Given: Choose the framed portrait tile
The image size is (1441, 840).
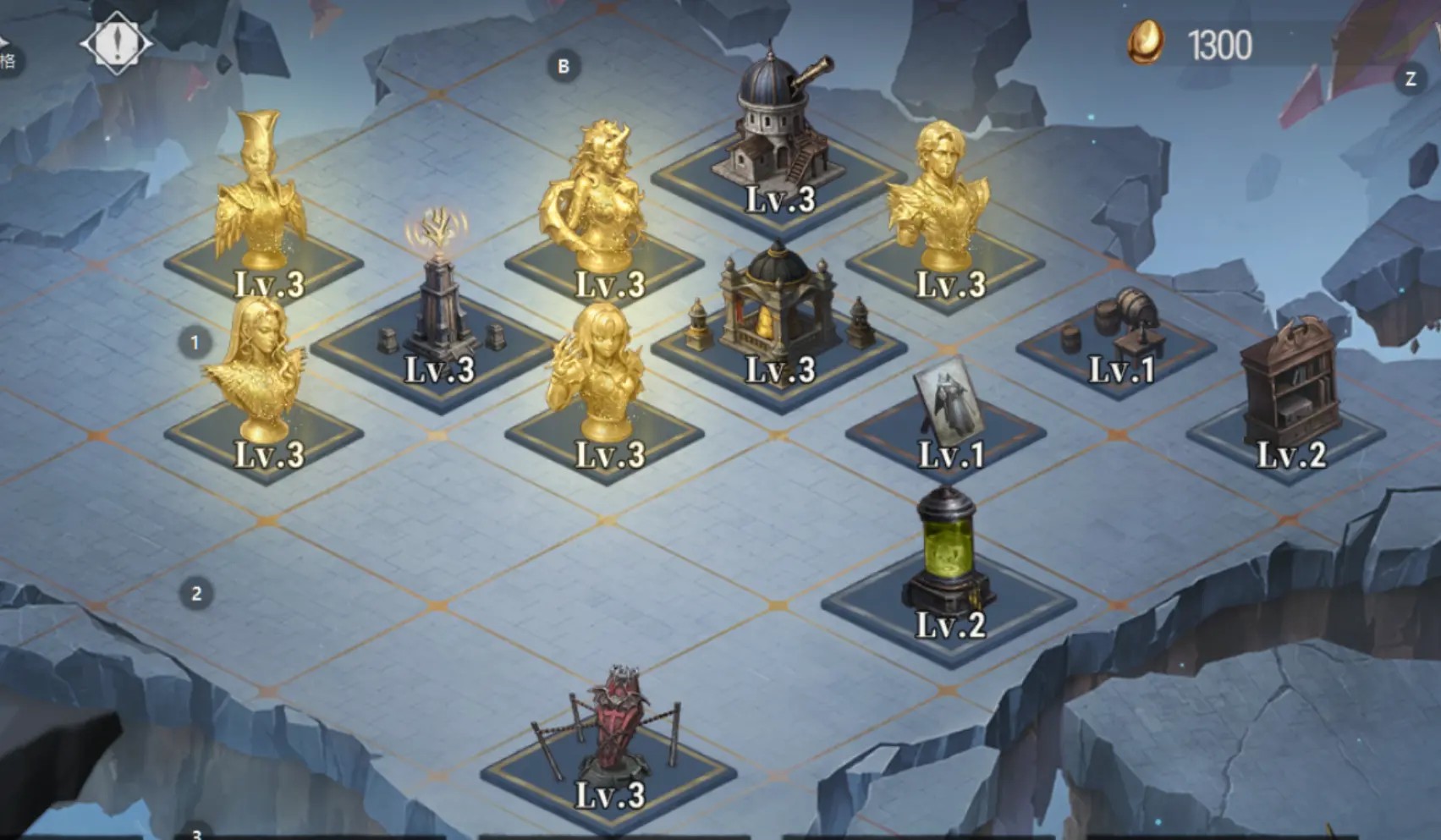Looking at the screenshot, I should 947,406.
